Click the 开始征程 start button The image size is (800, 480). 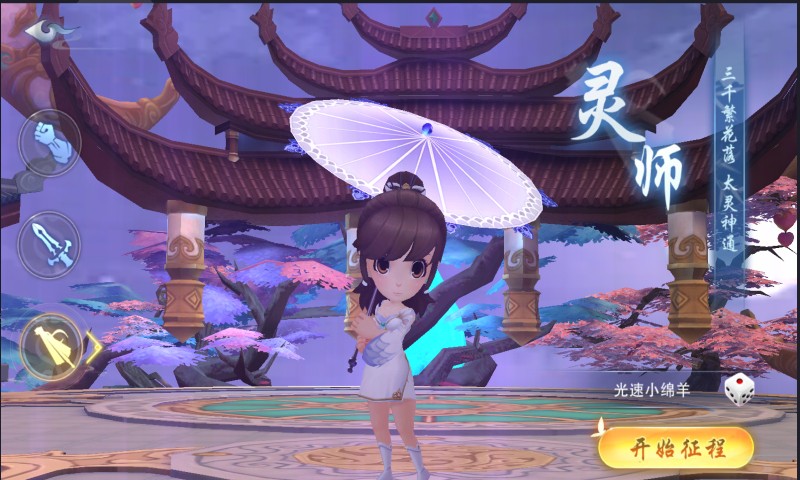676,448
